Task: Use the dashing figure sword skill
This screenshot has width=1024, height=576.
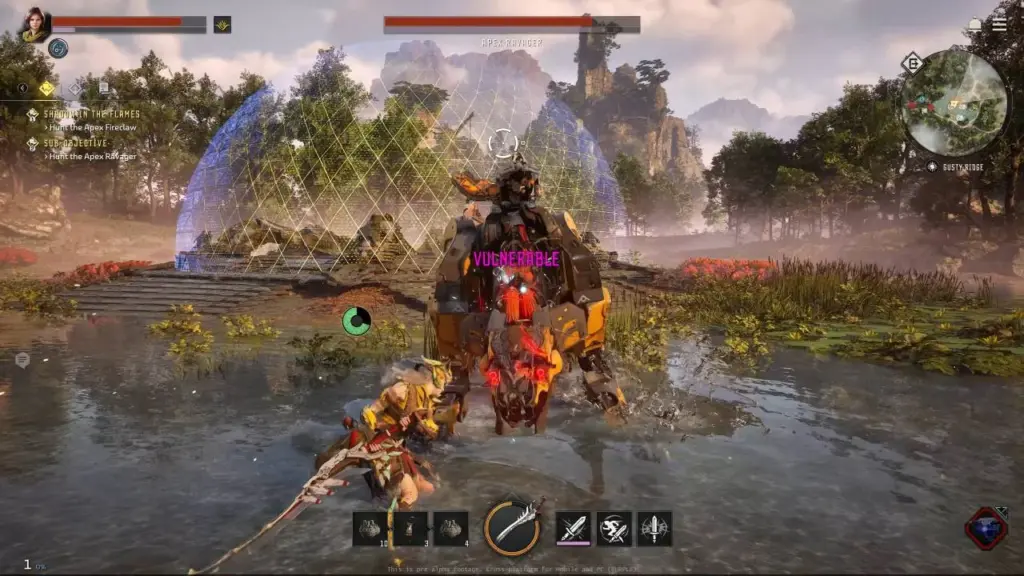Action: (x=614, y=528)
